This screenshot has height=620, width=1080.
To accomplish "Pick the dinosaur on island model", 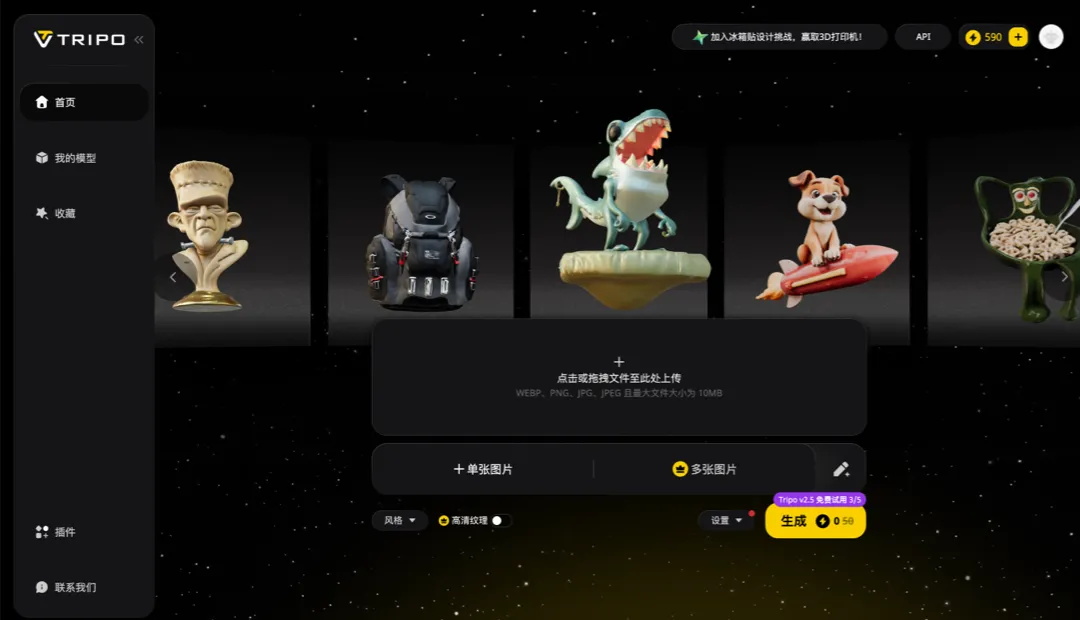I will pyautogui.click(x=621, y=210).
